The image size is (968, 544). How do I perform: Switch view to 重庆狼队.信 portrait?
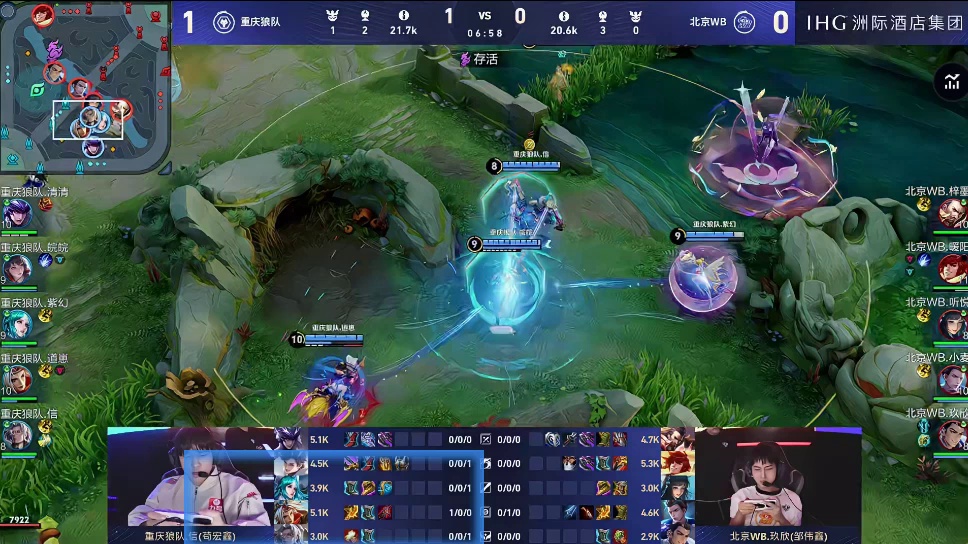(17, 434)
